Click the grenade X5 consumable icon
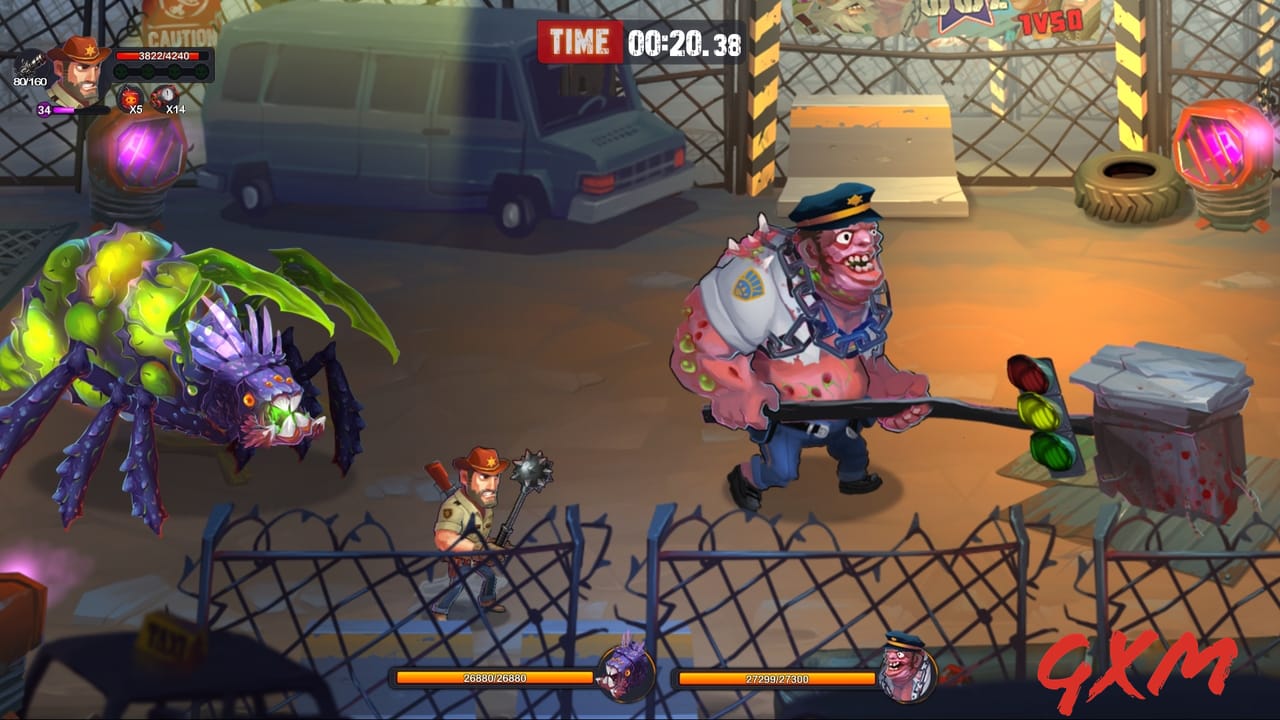Image resolution: width=1280 pixels, height=720 pixels. [130, 97]
